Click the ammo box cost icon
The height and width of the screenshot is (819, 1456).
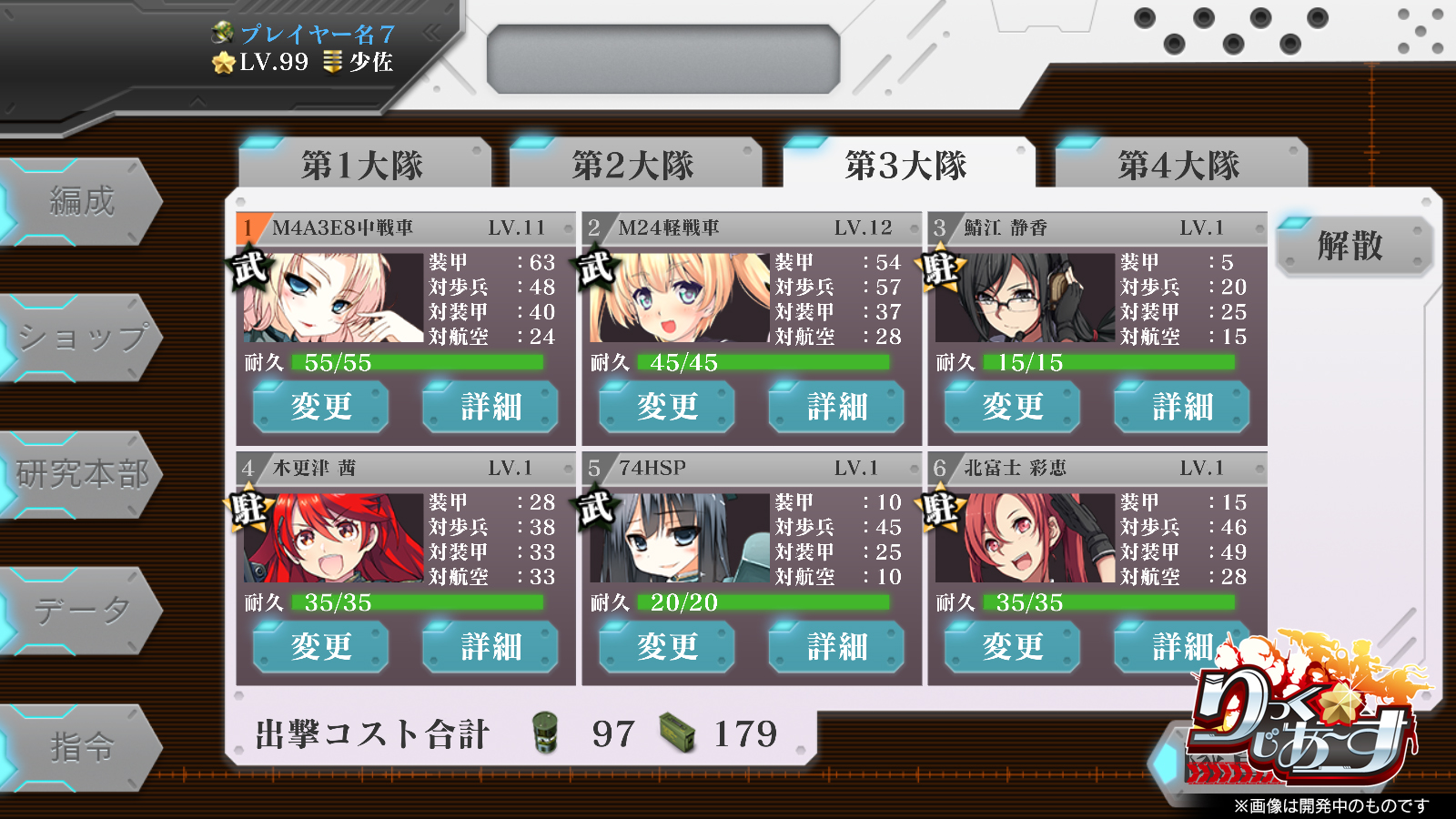679,732
